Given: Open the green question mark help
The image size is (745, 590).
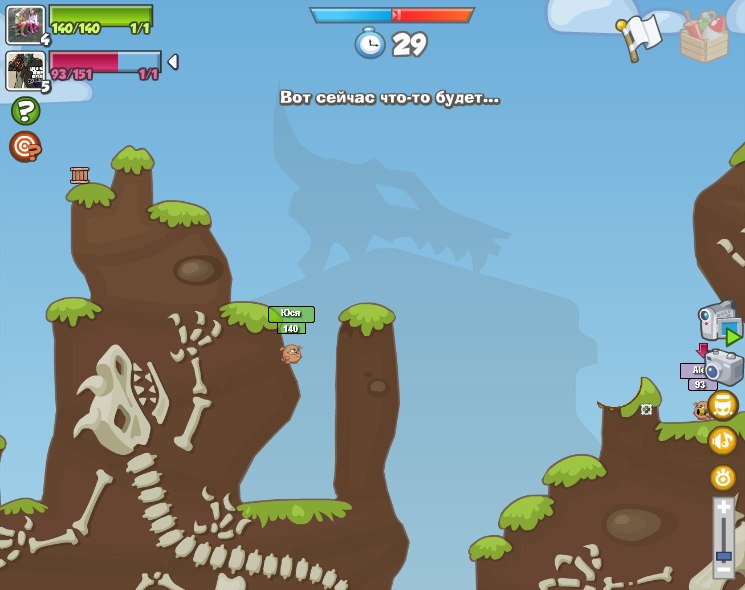Looking at the screenshot, I should point(25,110).
